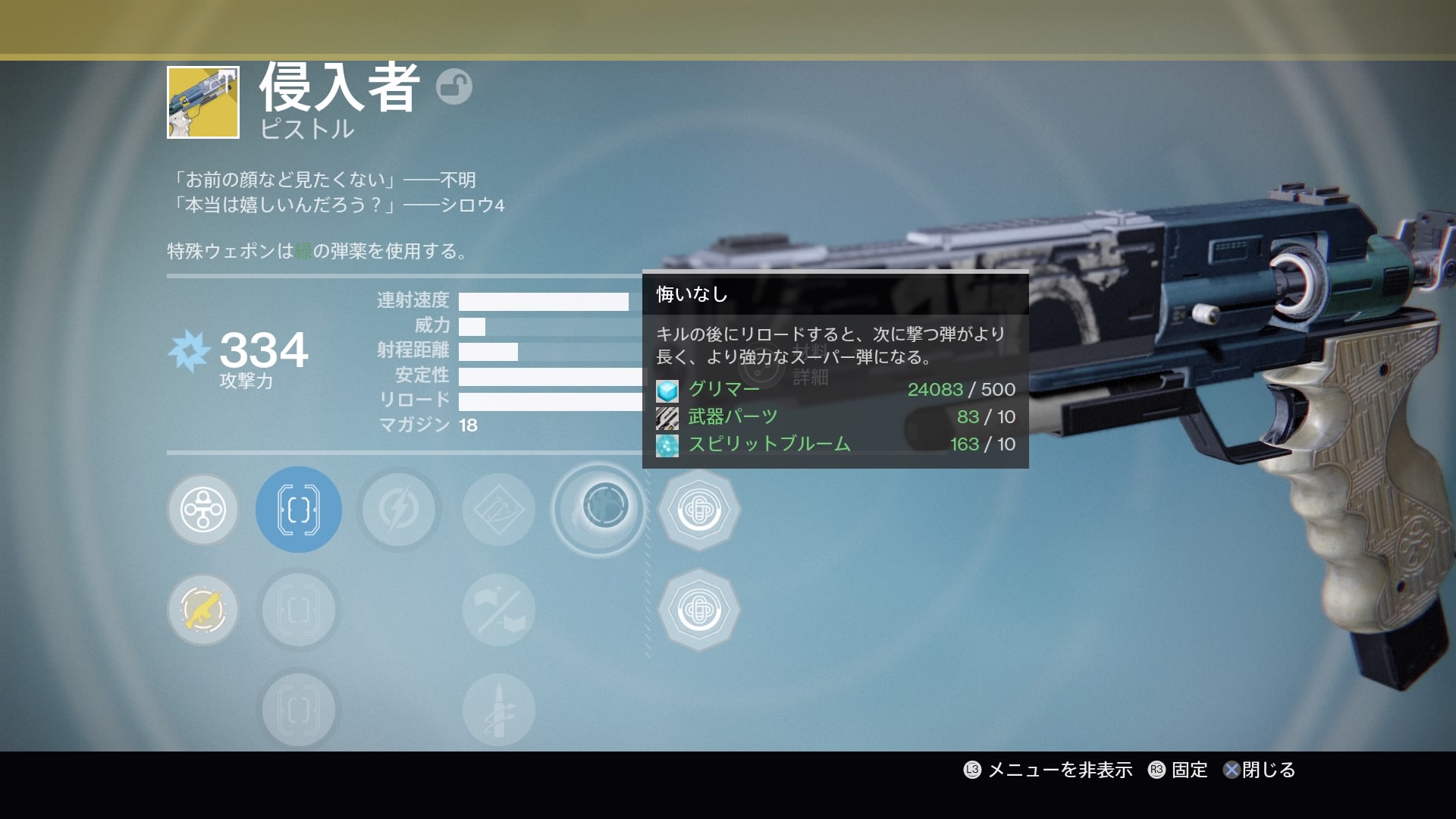Toggle the lock icon beside 侵入者
This screenshot has height=819, width=1456.
click(454, 86)
